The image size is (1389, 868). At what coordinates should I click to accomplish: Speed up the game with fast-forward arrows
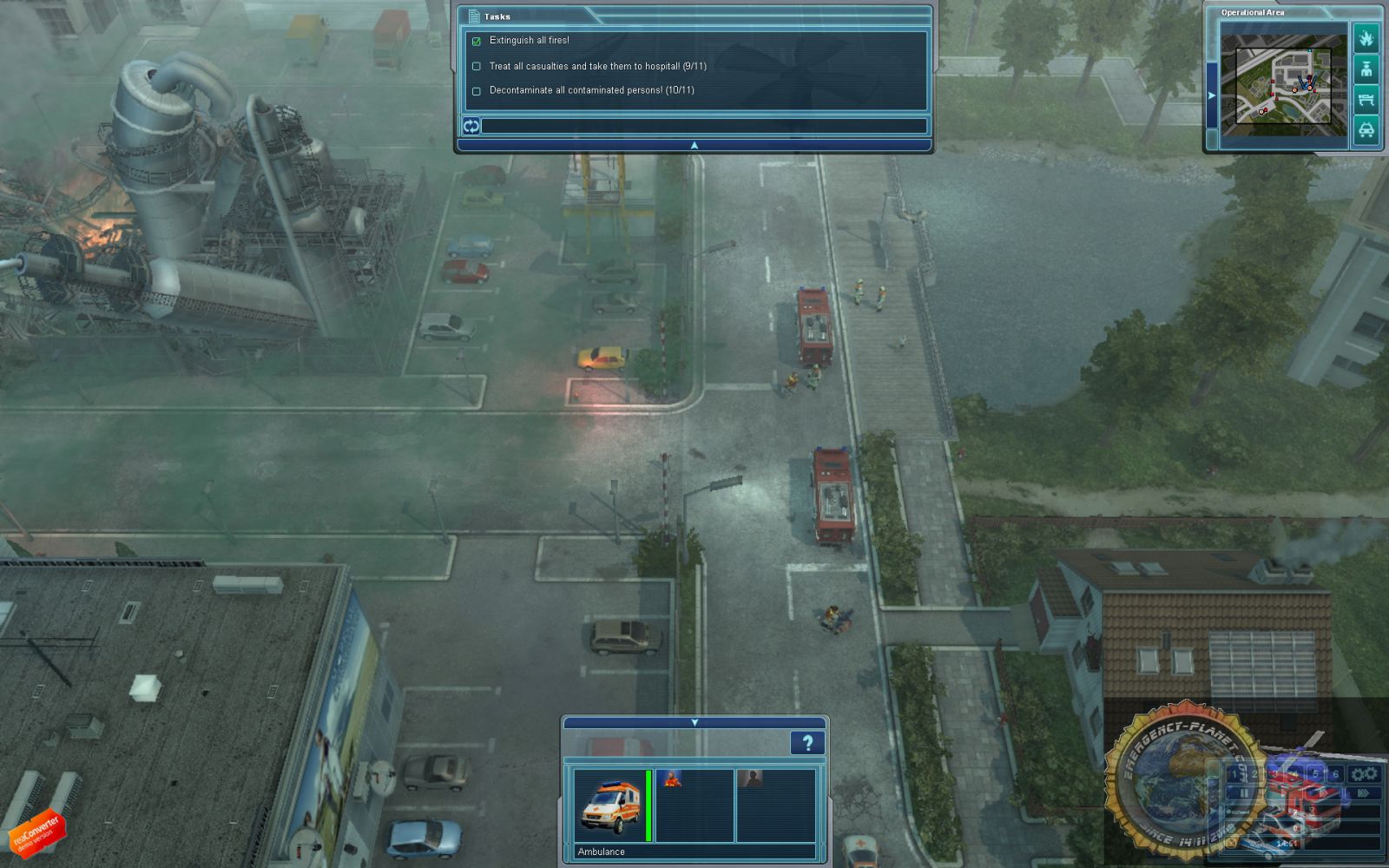point(1362,793)
